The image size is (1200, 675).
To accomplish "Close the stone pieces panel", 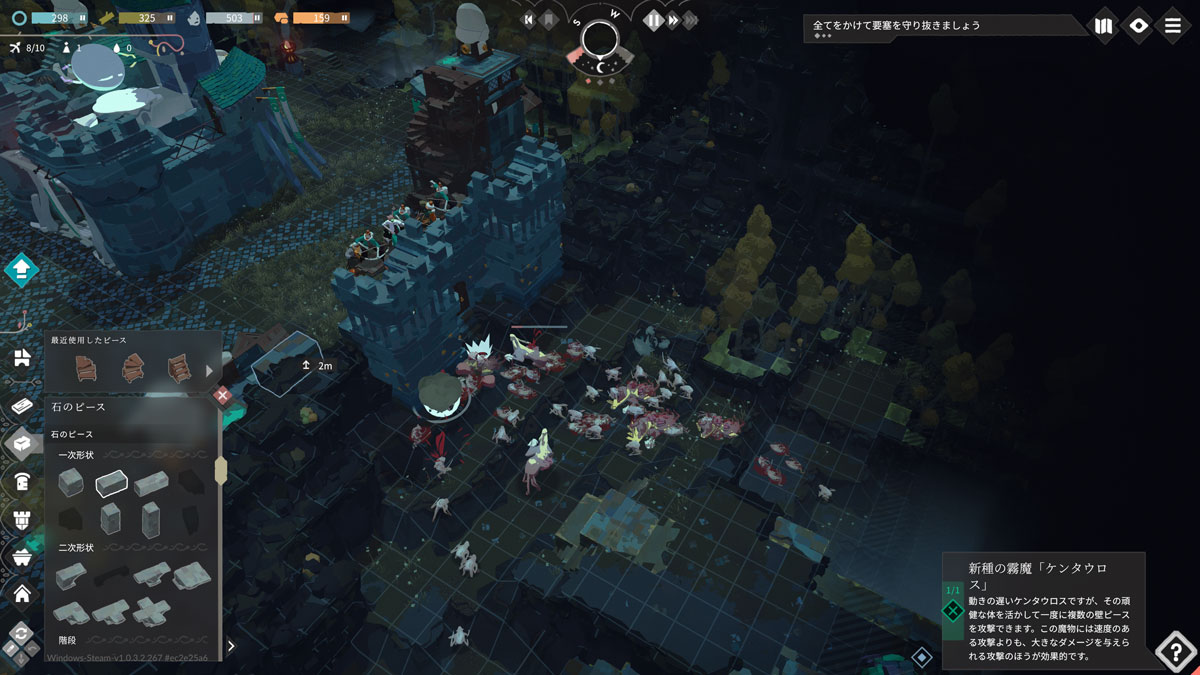I will [223, 396].
